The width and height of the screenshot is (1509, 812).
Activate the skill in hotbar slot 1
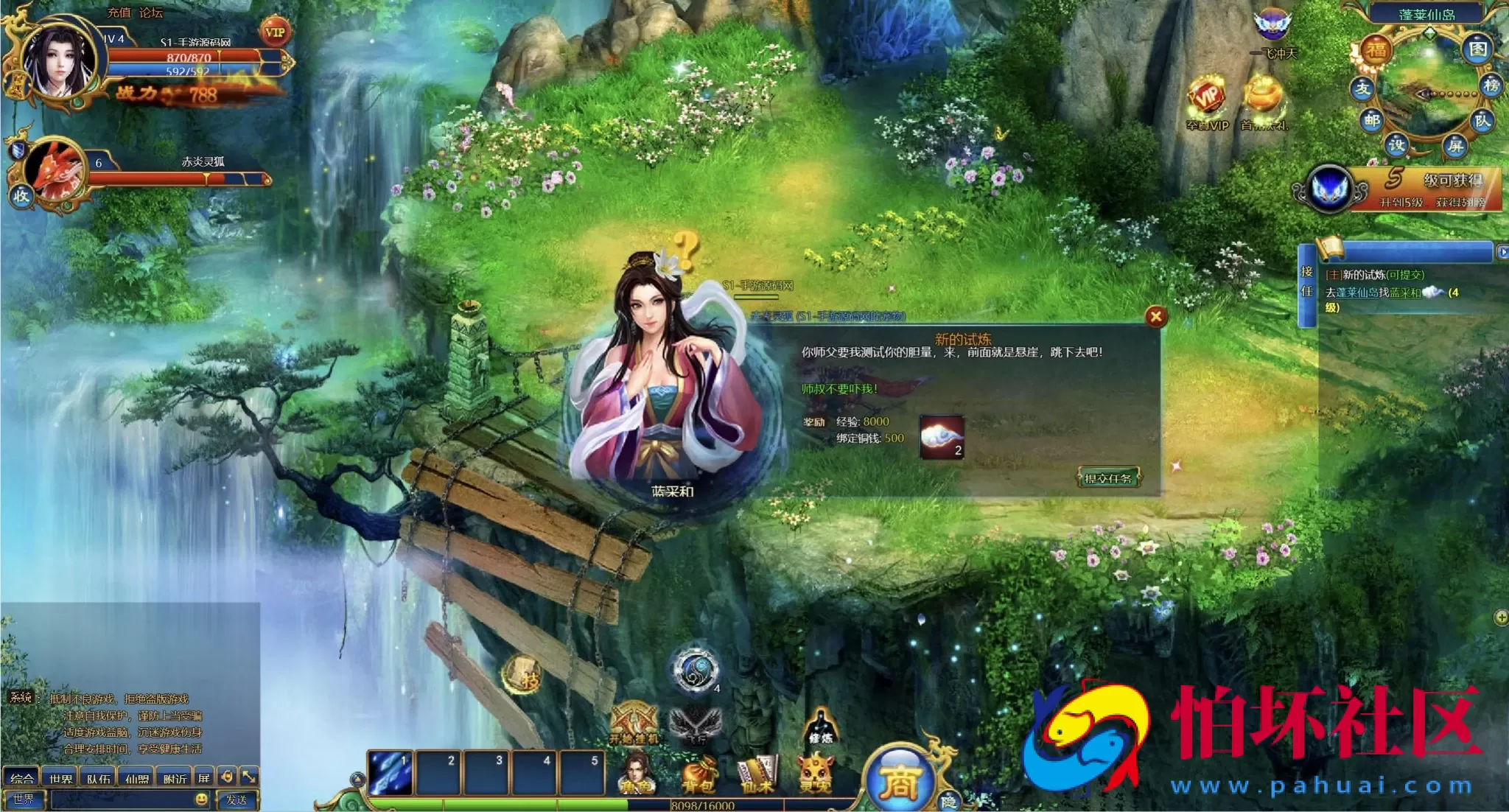(x=391, y=773)
